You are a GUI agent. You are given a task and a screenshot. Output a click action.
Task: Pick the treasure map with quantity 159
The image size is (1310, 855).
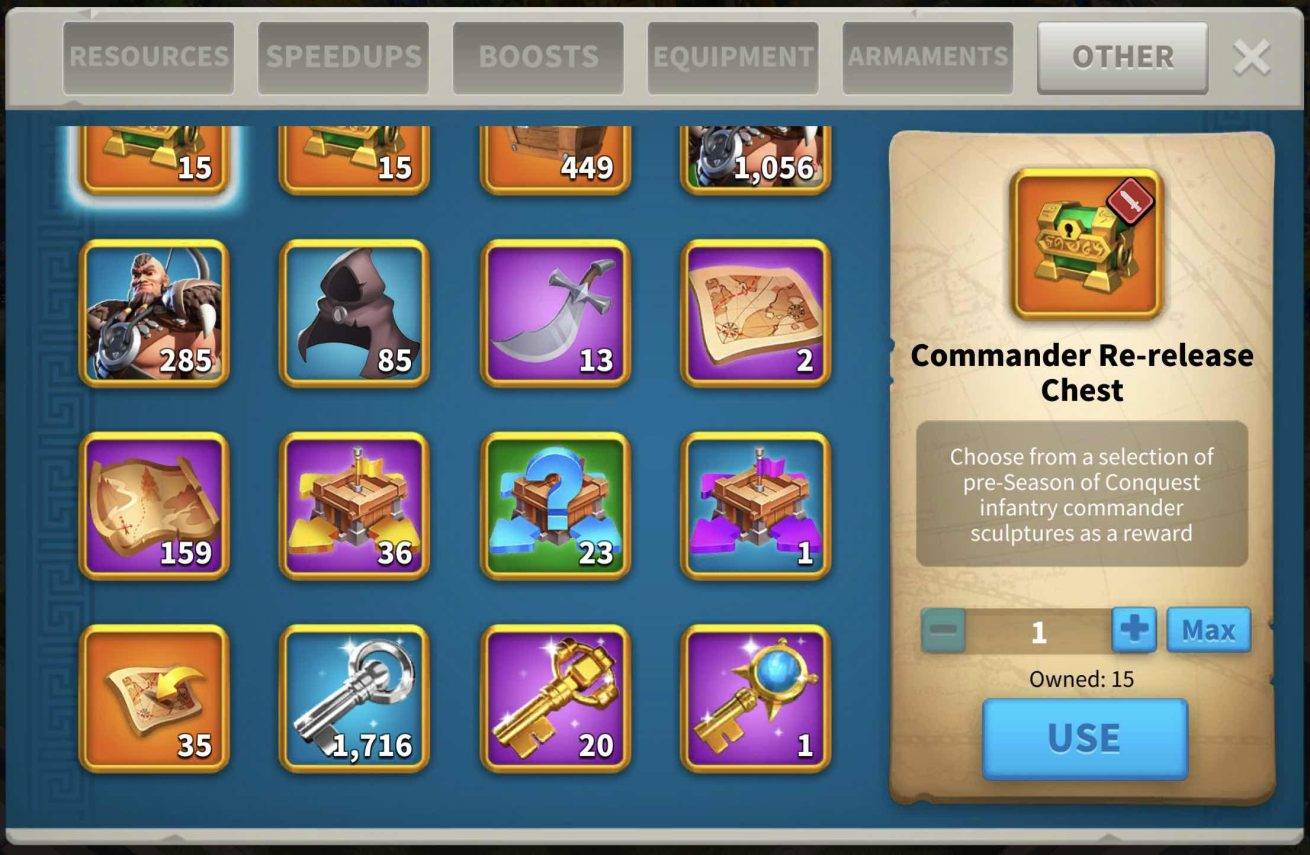155,505
